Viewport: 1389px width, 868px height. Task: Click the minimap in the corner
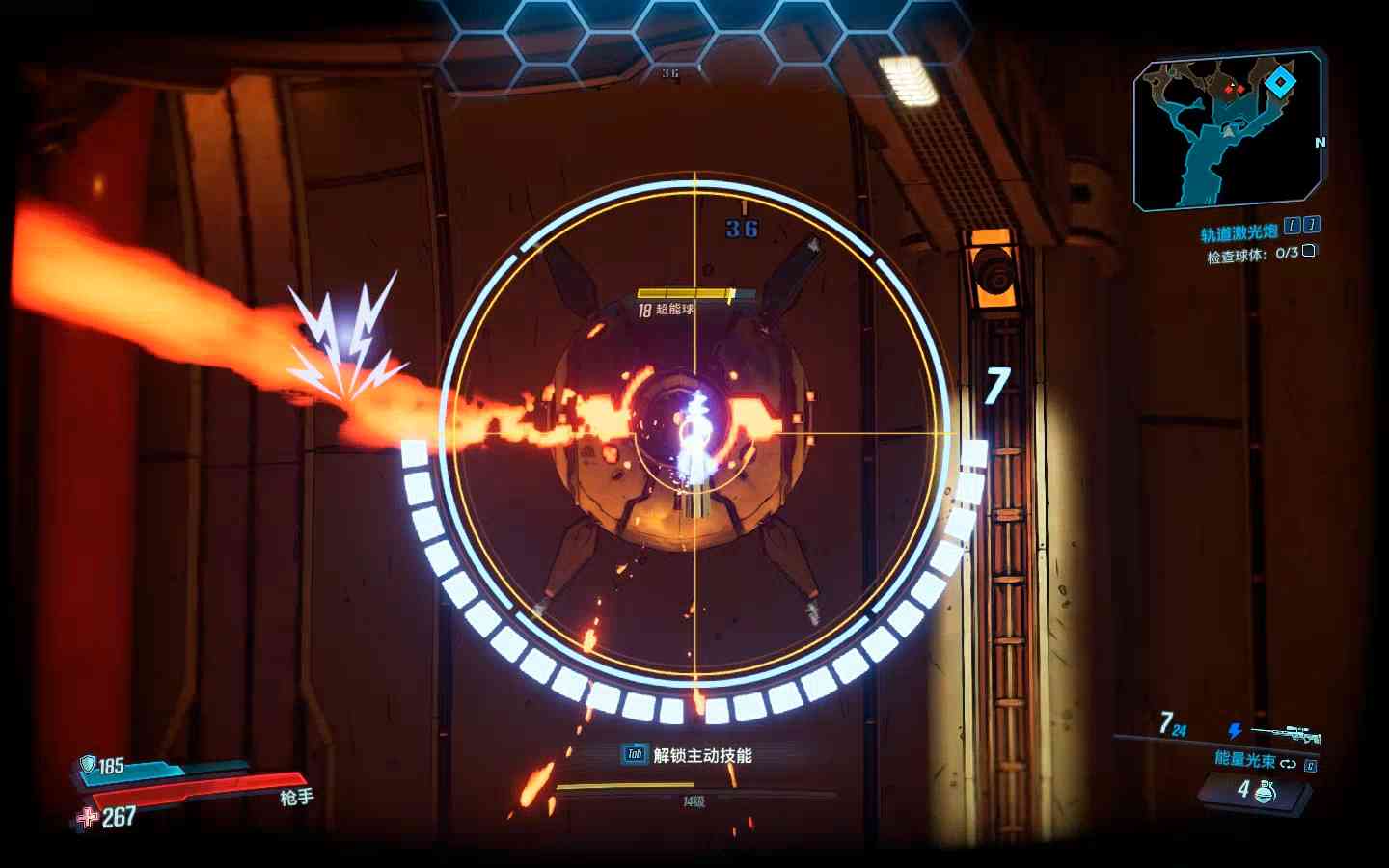tap(1229, 131)
